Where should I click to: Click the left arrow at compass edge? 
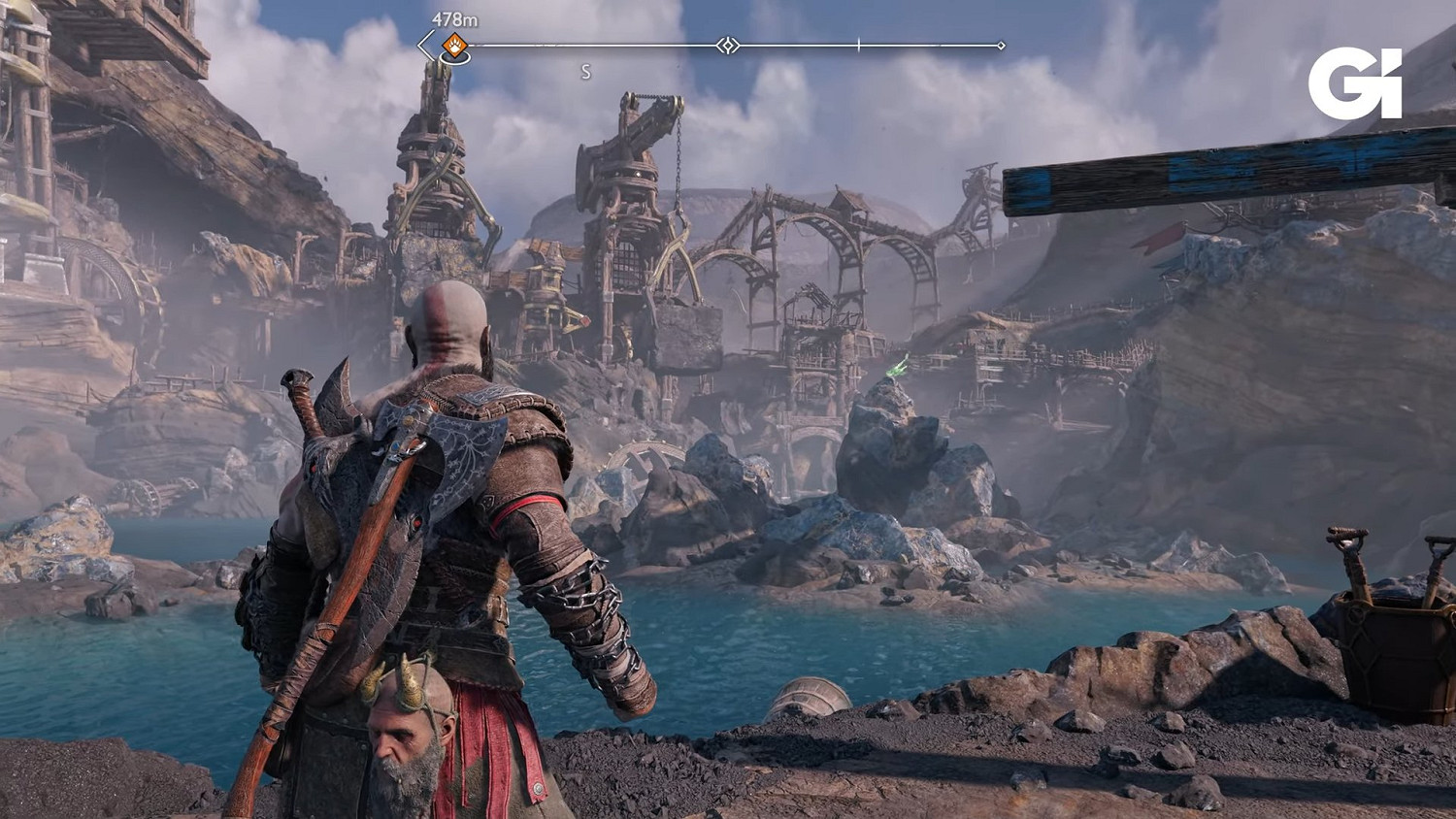(x=425, y=45)
